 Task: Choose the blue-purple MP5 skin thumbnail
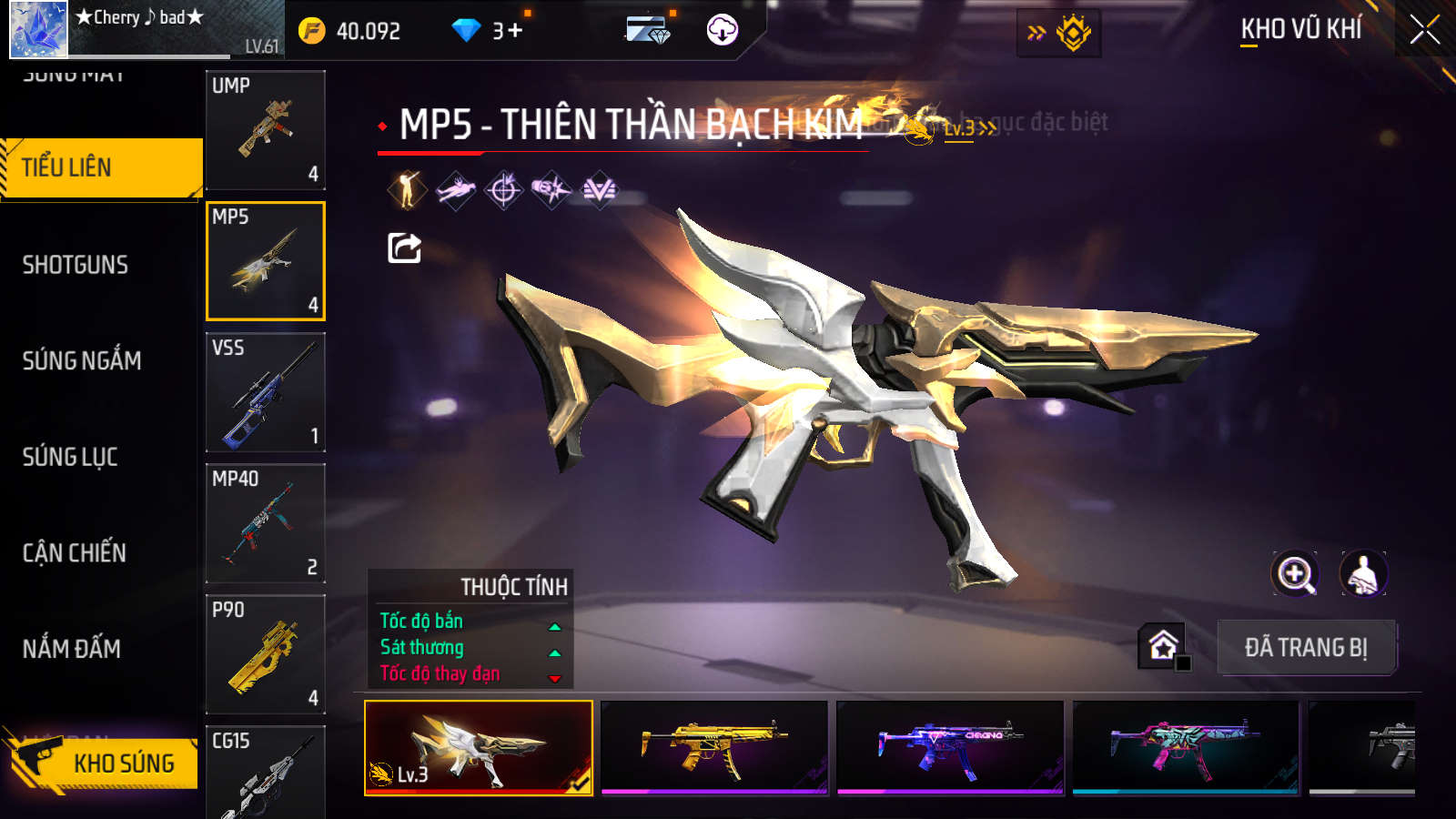[950, 747]
